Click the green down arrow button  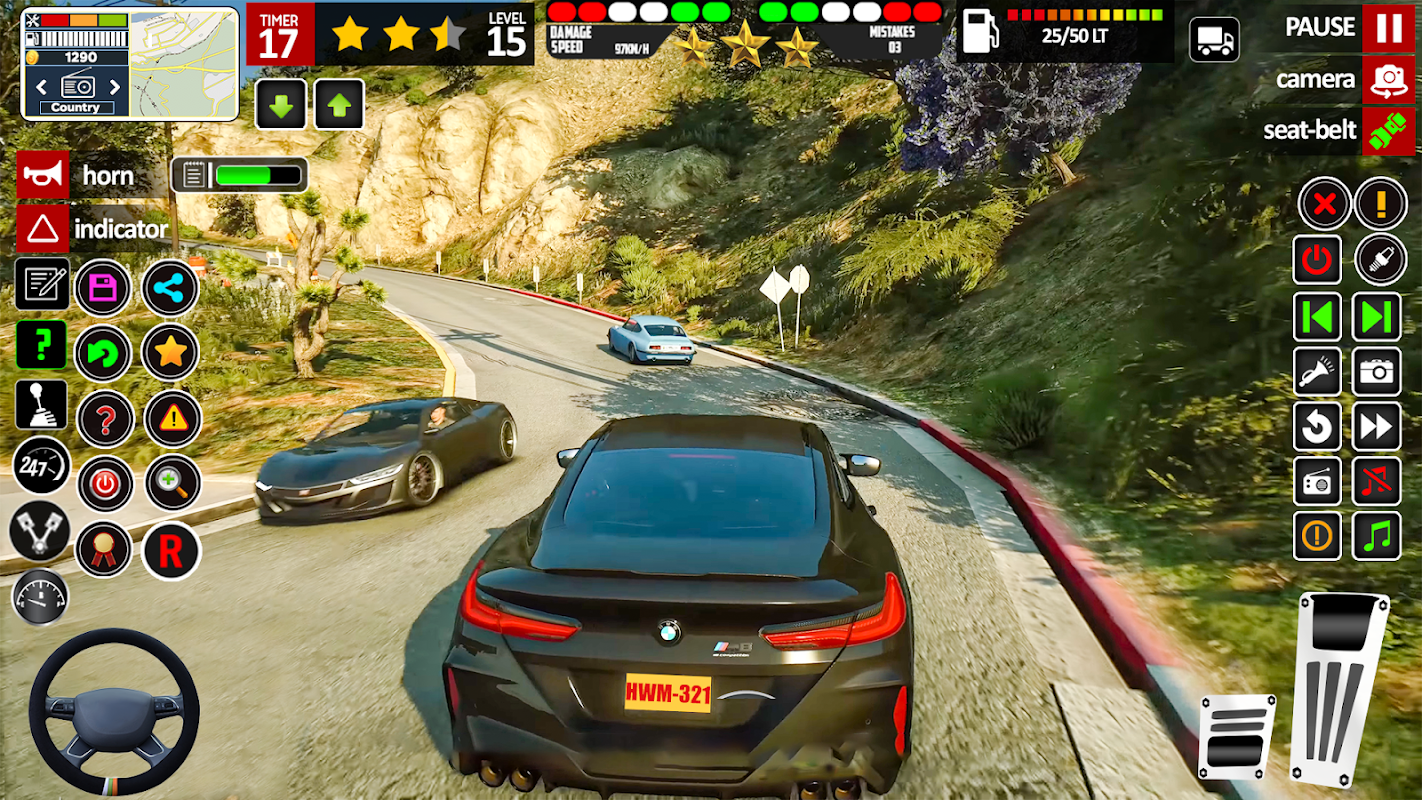(280, 104)
